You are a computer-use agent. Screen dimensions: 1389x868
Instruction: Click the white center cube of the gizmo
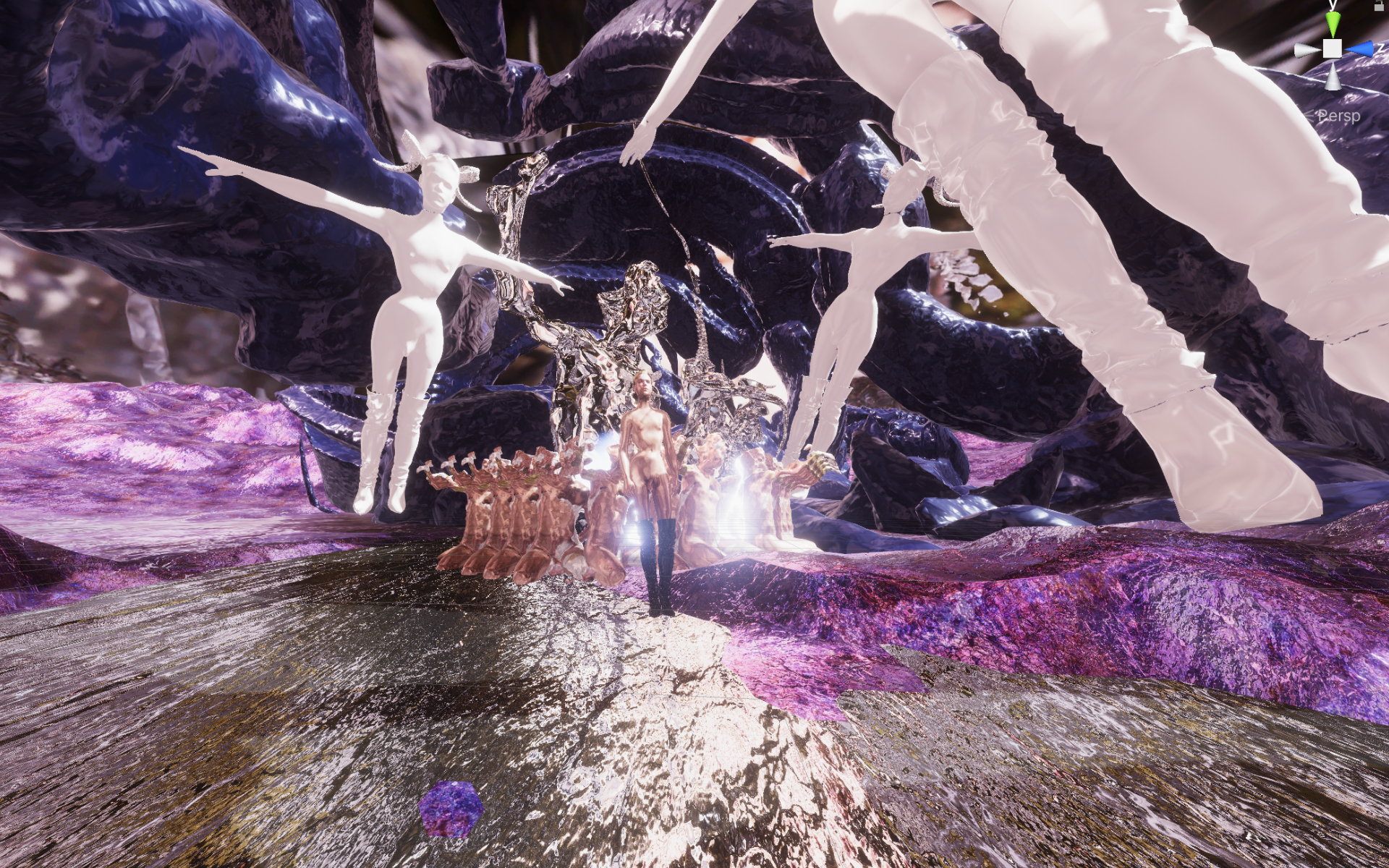[x=1333, y=48]
